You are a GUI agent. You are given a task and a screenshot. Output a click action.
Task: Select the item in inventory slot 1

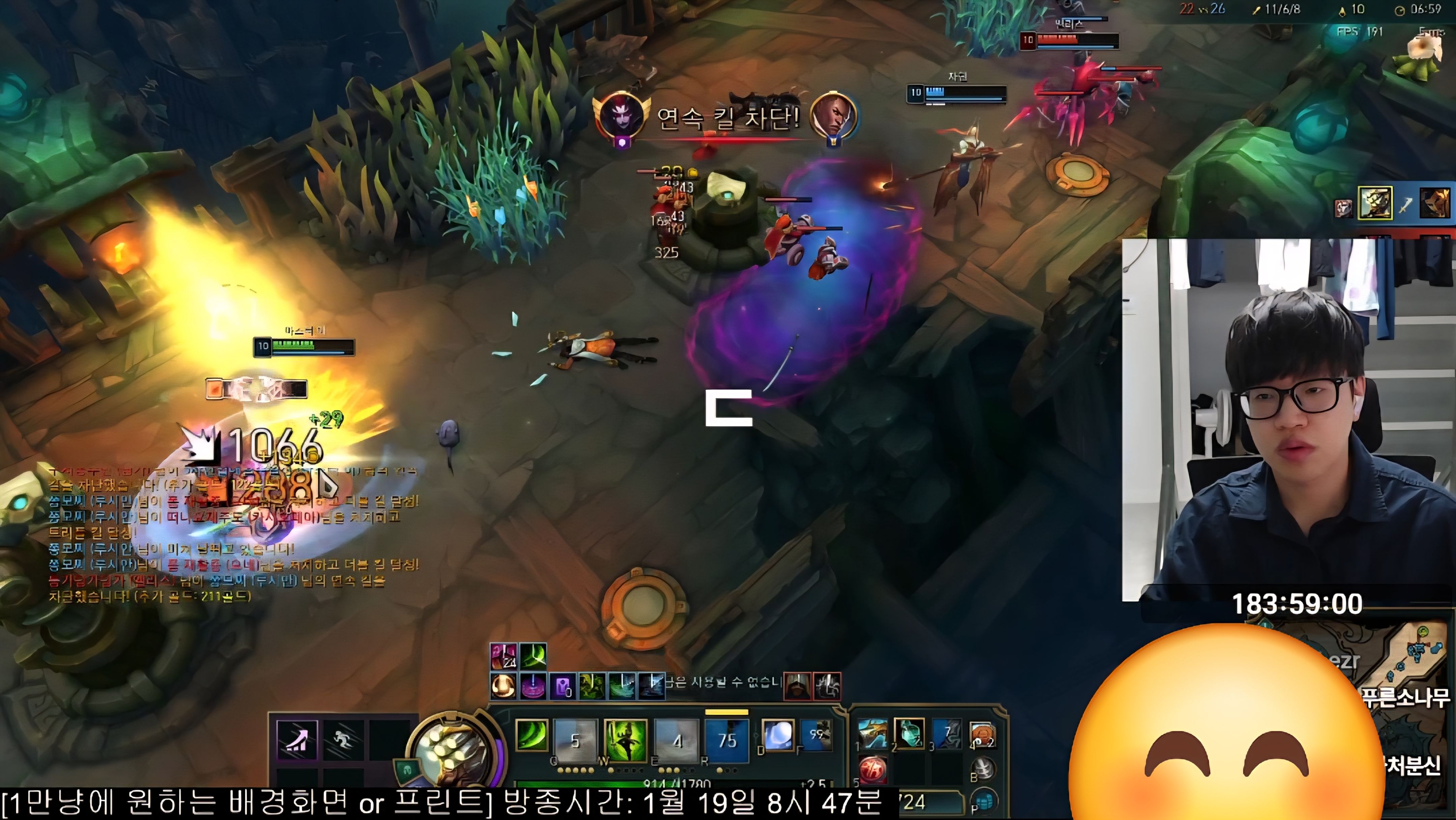[x=873, y=734]
